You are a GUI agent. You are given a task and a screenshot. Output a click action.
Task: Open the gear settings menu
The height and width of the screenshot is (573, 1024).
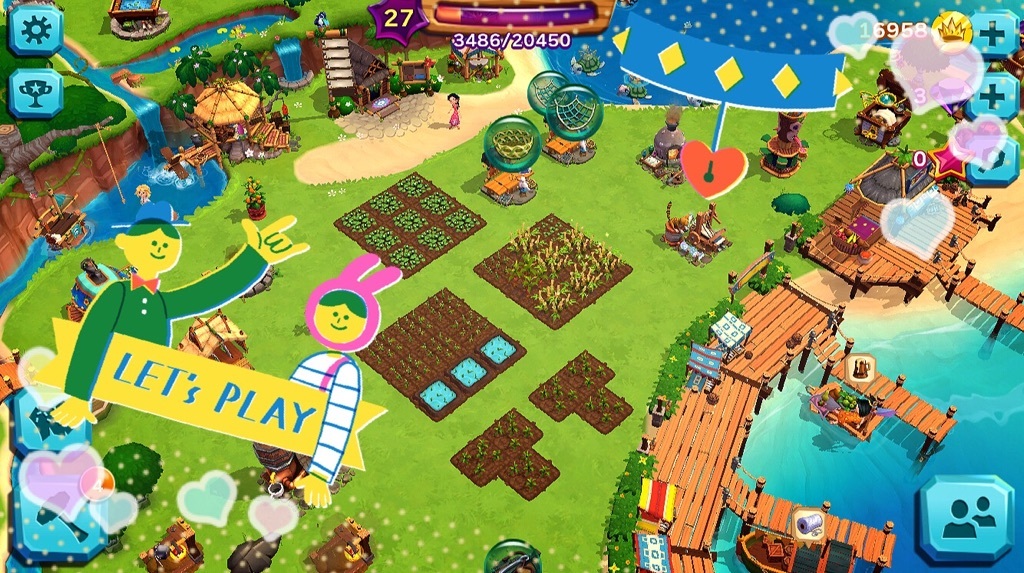point(35,31)
